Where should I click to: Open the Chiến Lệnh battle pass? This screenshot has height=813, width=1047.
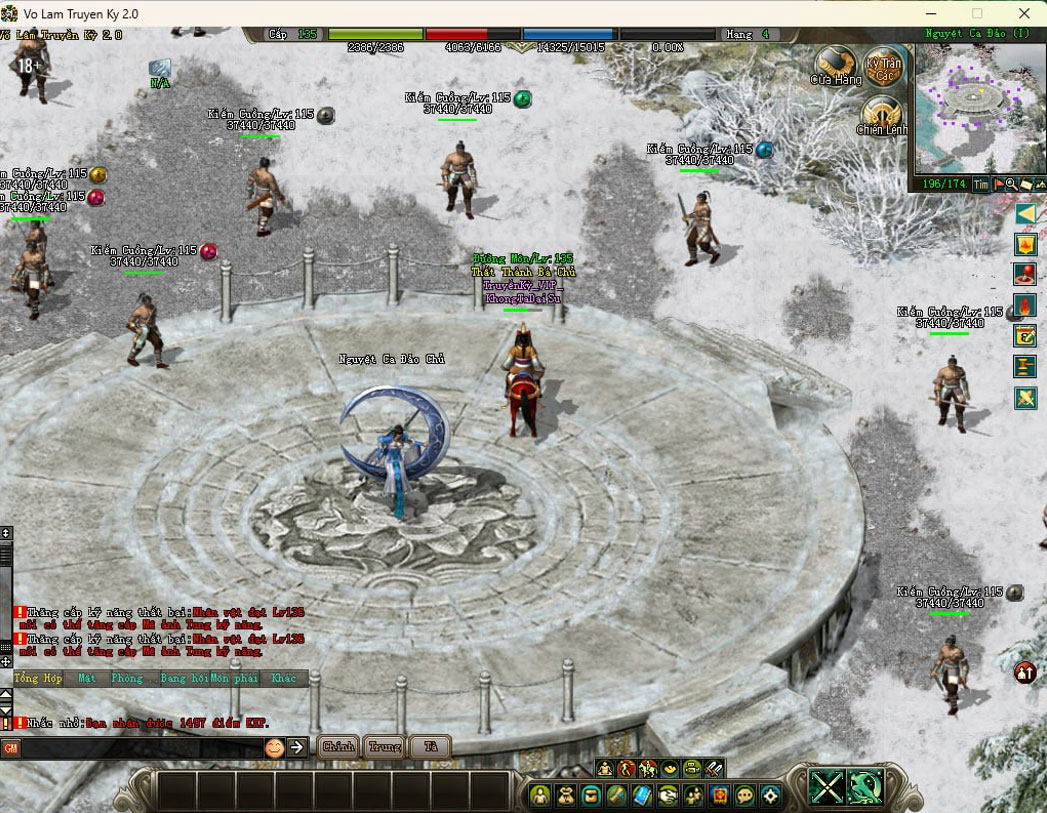coord(881,115)
